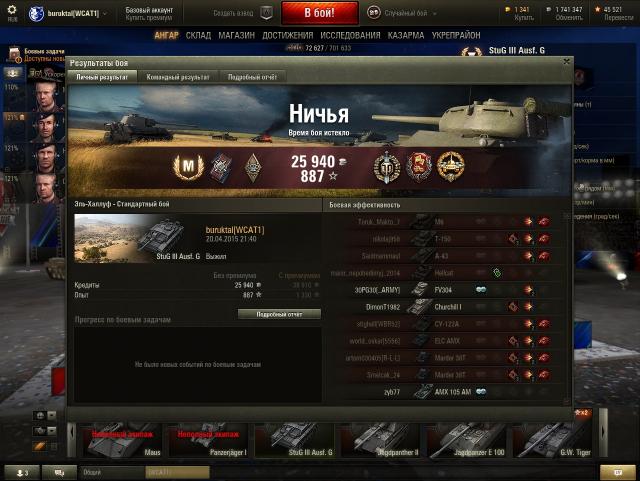Show the «Казарма» barracks
The height and width of the screenshot is (481, 640).
tap(404, 34)
